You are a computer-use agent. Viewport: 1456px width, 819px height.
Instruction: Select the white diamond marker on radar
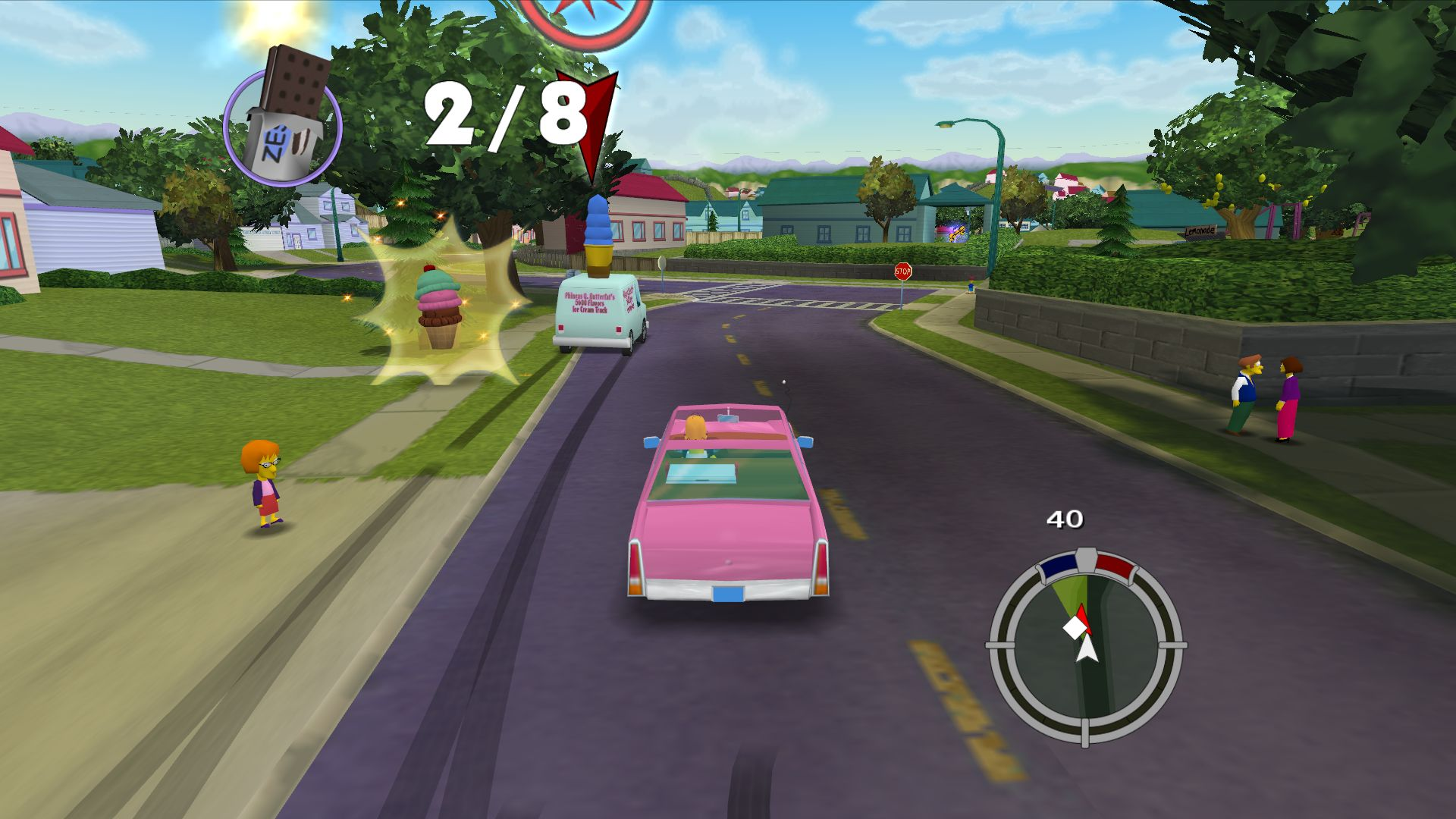tap(1074, 628)
